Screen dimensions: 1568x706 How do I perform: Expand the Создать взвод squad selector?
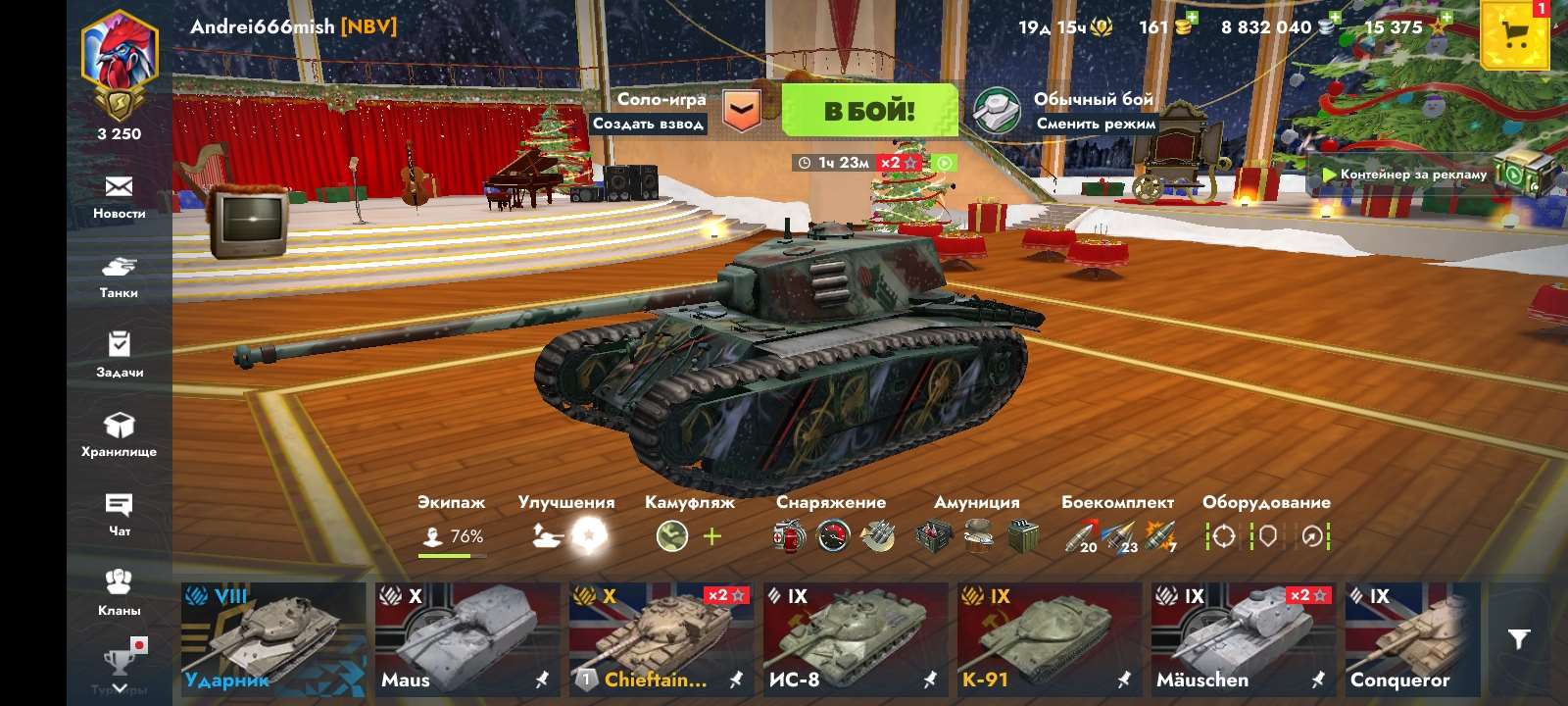(649, 124)
